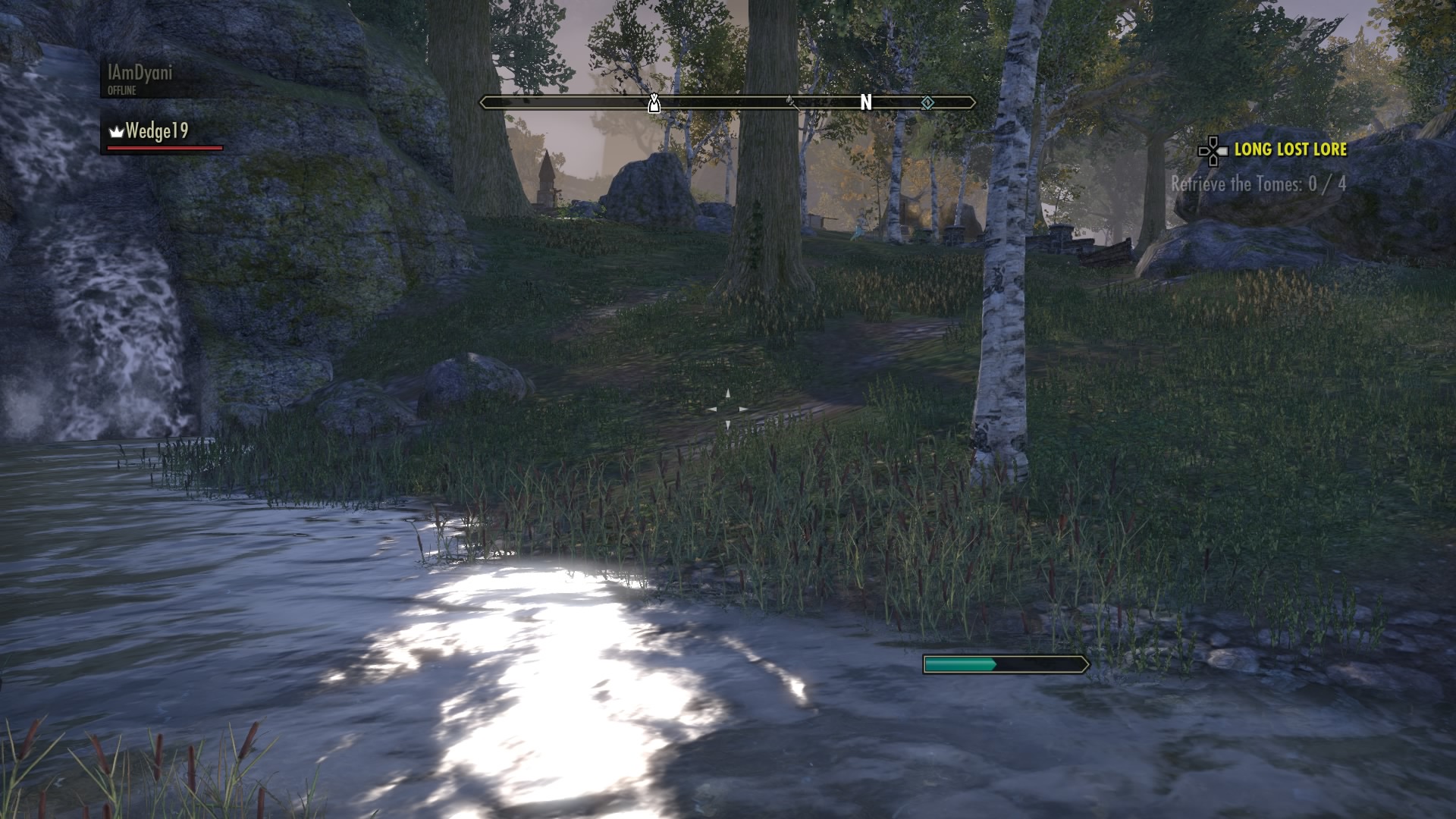Screen dimensions: 1456x819
Task: Select the white lore book icon on the compass
Action: (653, 102)
